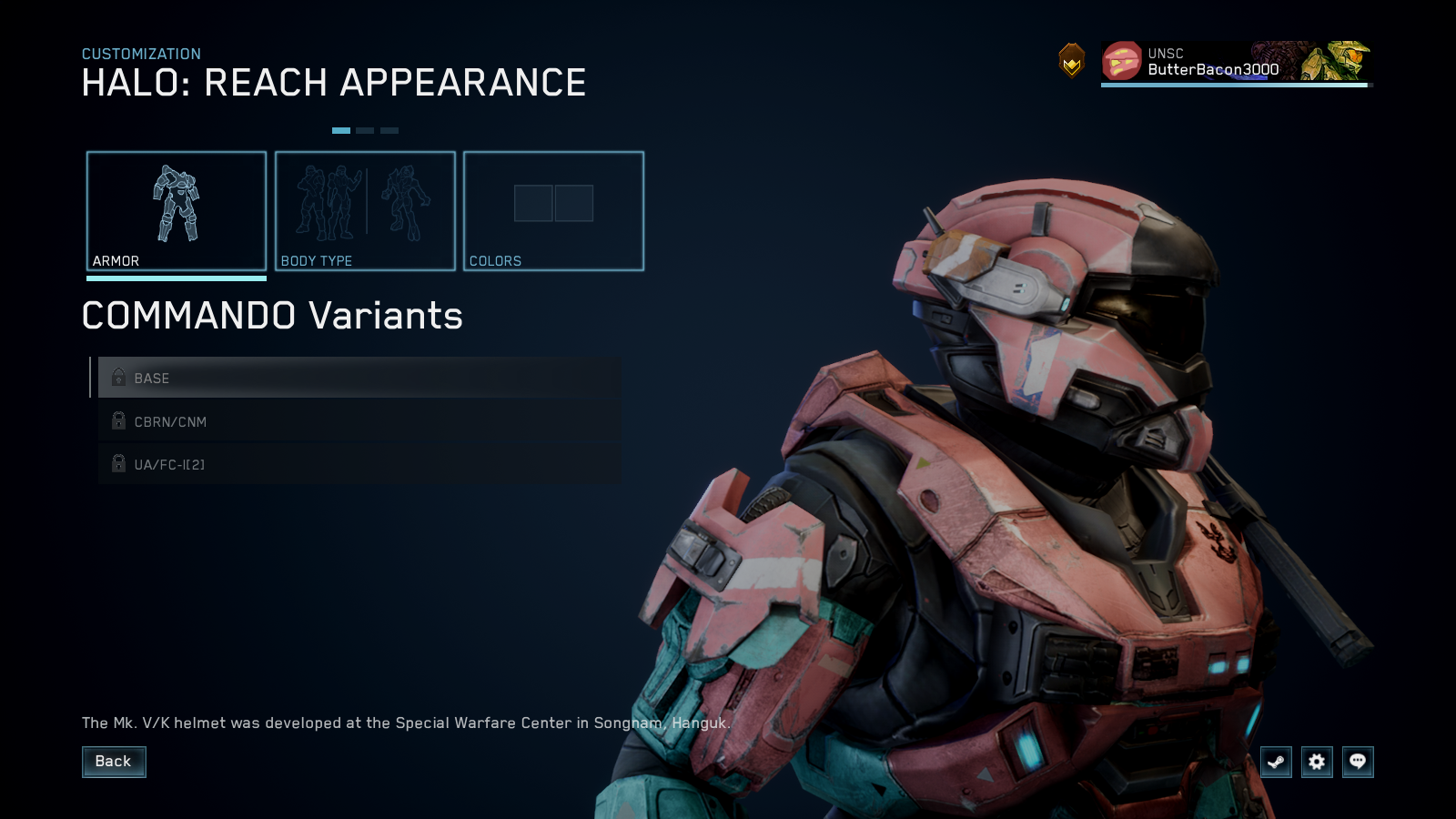
Task: Click the first page indicator dash under the title
Action: (343, 130)
